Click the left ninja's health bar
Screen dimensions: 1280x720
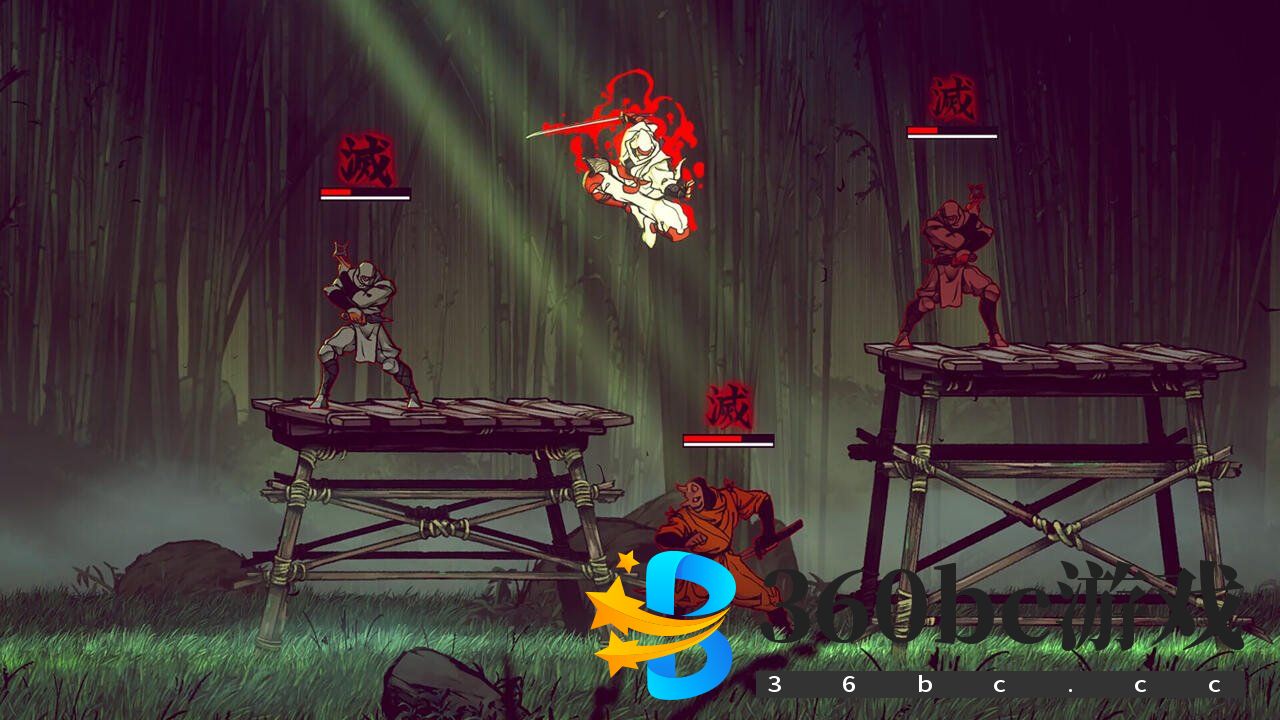365,190
